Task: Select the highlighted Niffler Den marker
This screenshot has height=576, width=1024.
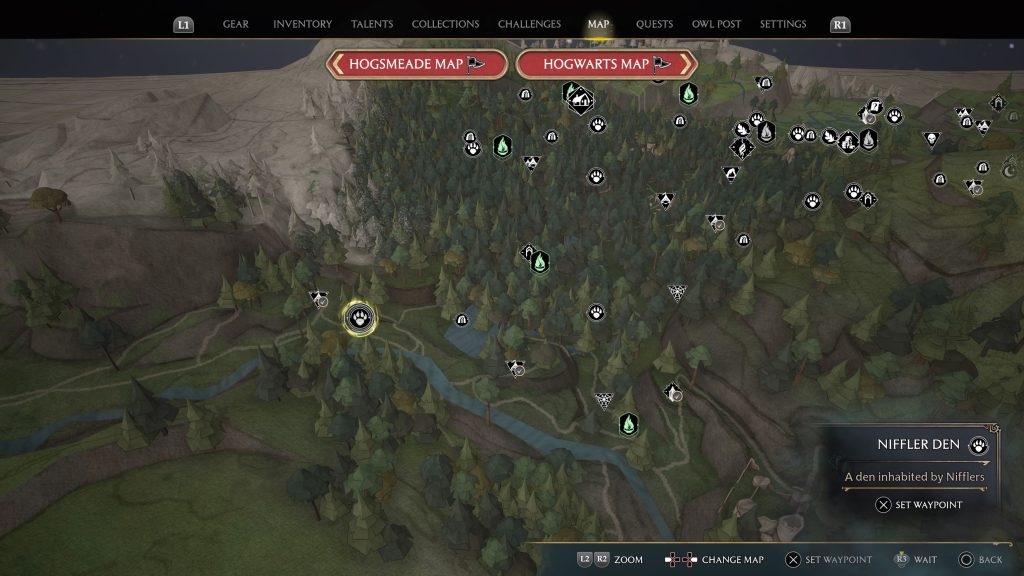Action: [360, 319]
